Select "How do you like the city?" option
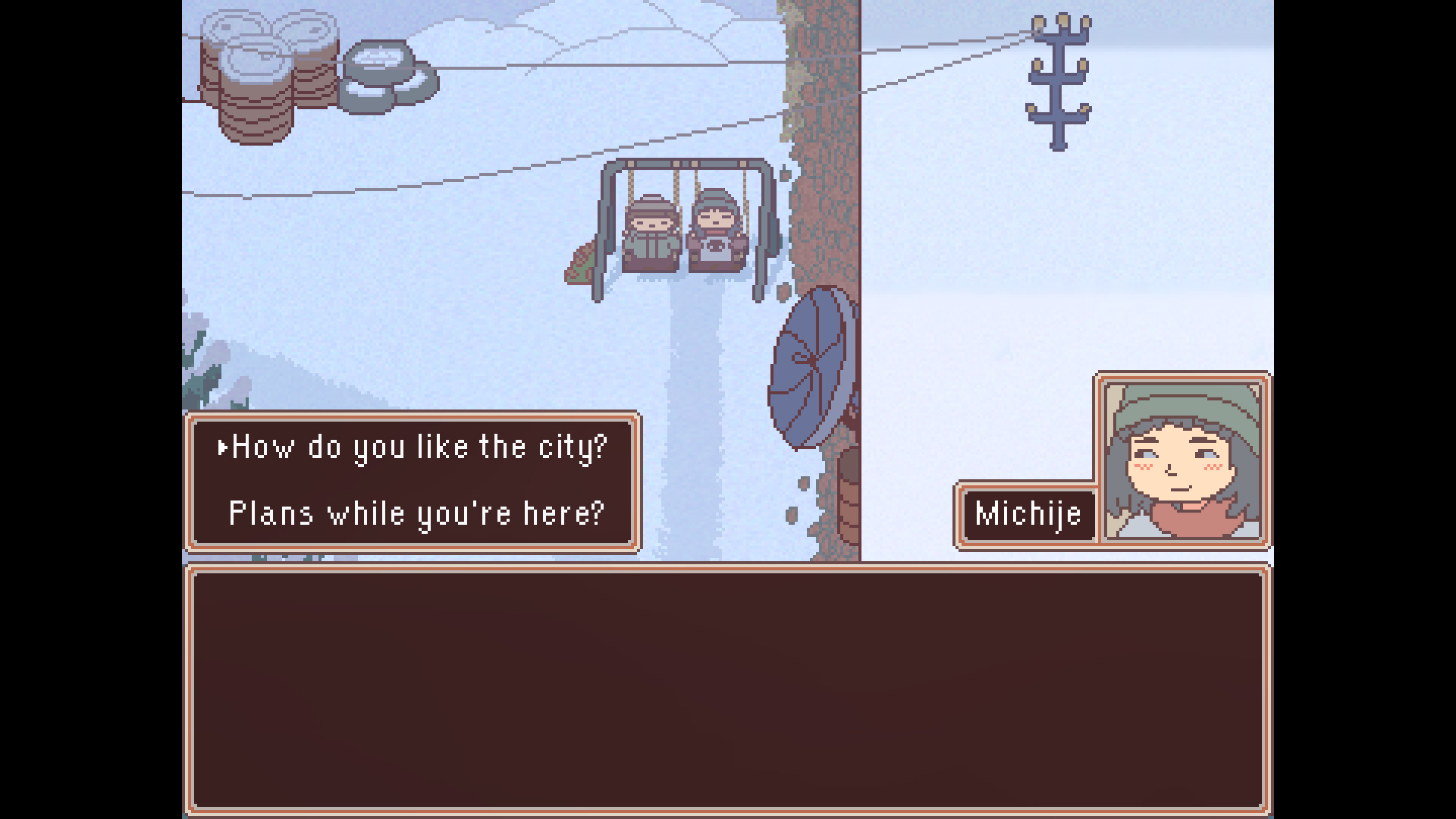The image size is (1456, 819). coord(417,447)
